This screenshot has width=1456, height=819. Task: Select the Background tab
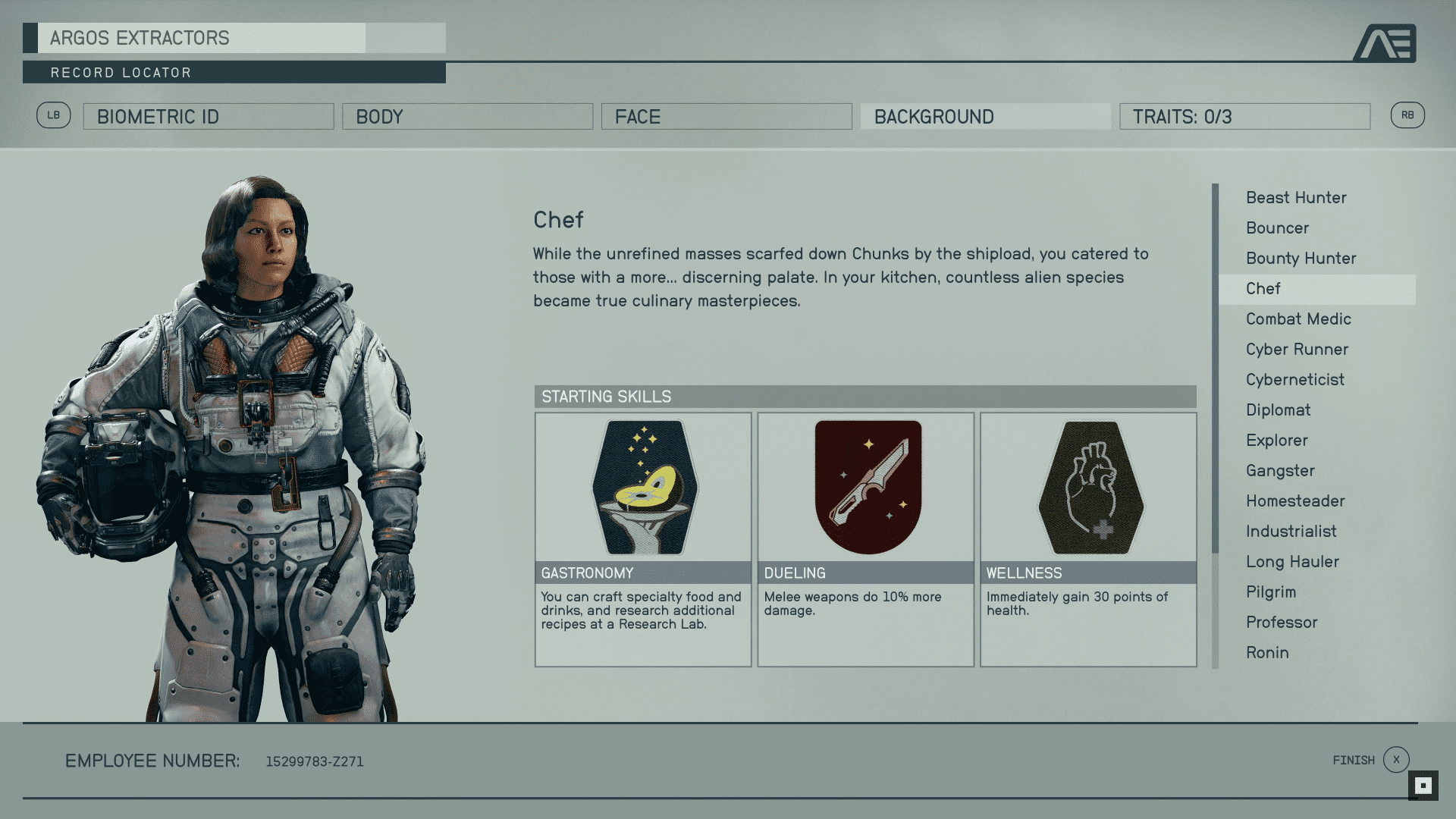(x=985, y=117)
